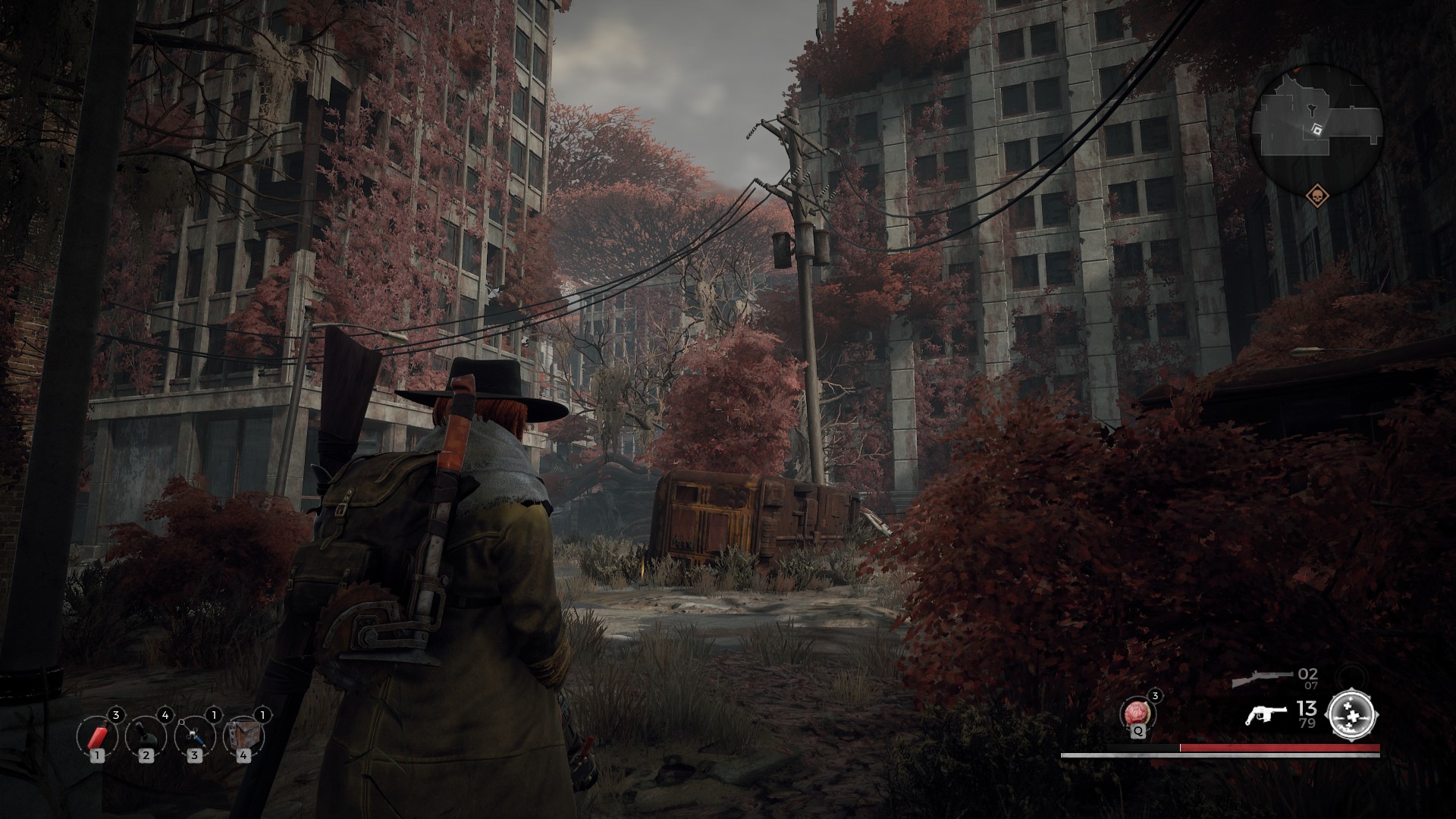Click the checkpoint marker on the minimap
Image resolution: width=1456 pixels, height=819 pixels.
click(x=1319, y=130)
